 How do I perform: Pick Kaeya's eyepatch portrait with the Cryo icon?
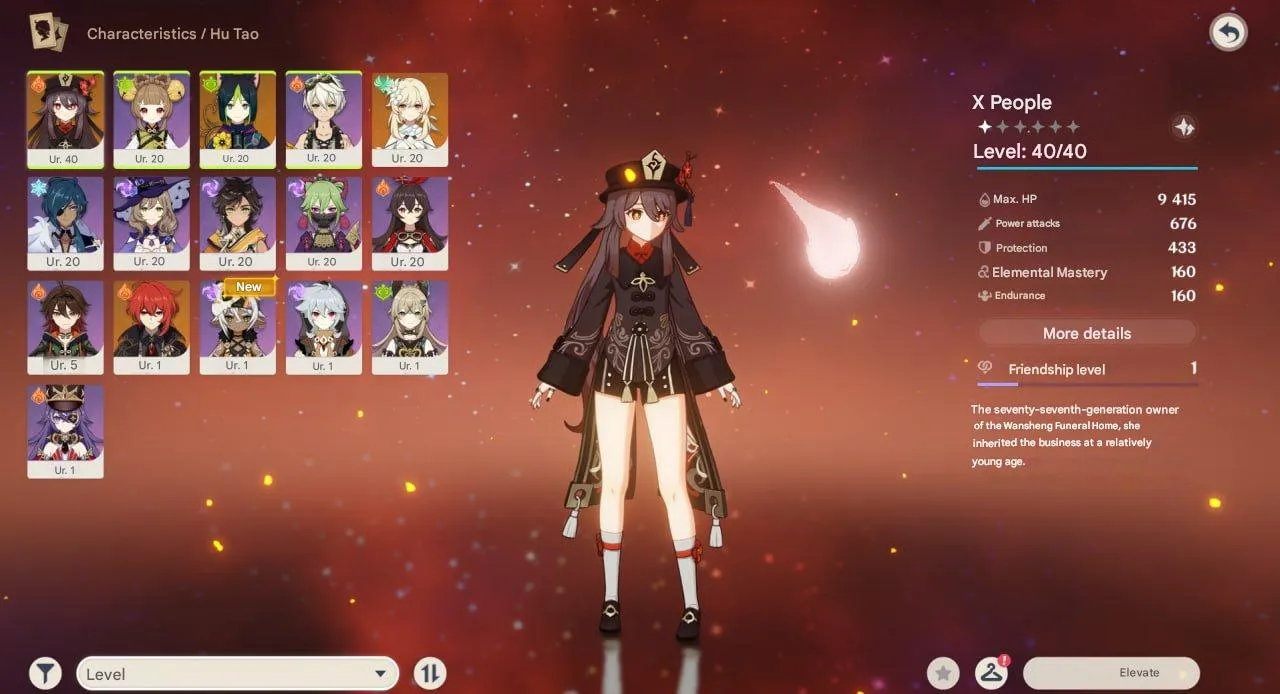coord(65,223)
